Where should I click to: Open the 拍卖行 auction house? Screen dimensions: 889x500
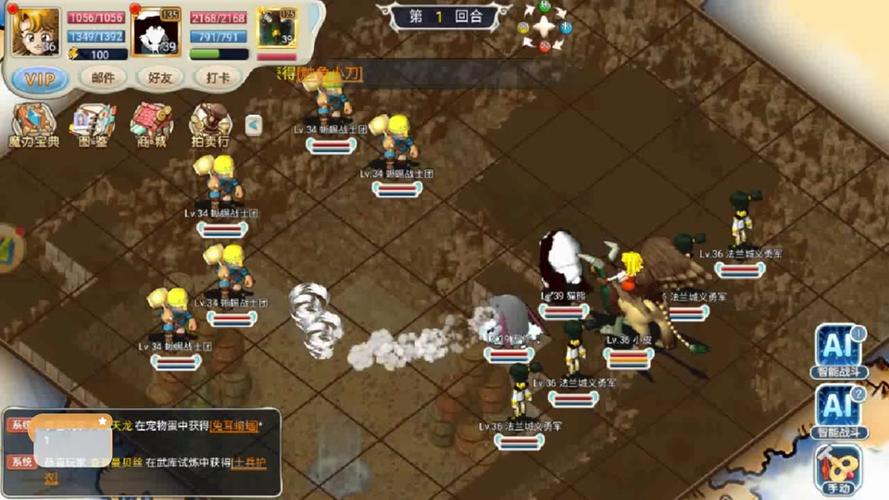[x=210, y=124]
